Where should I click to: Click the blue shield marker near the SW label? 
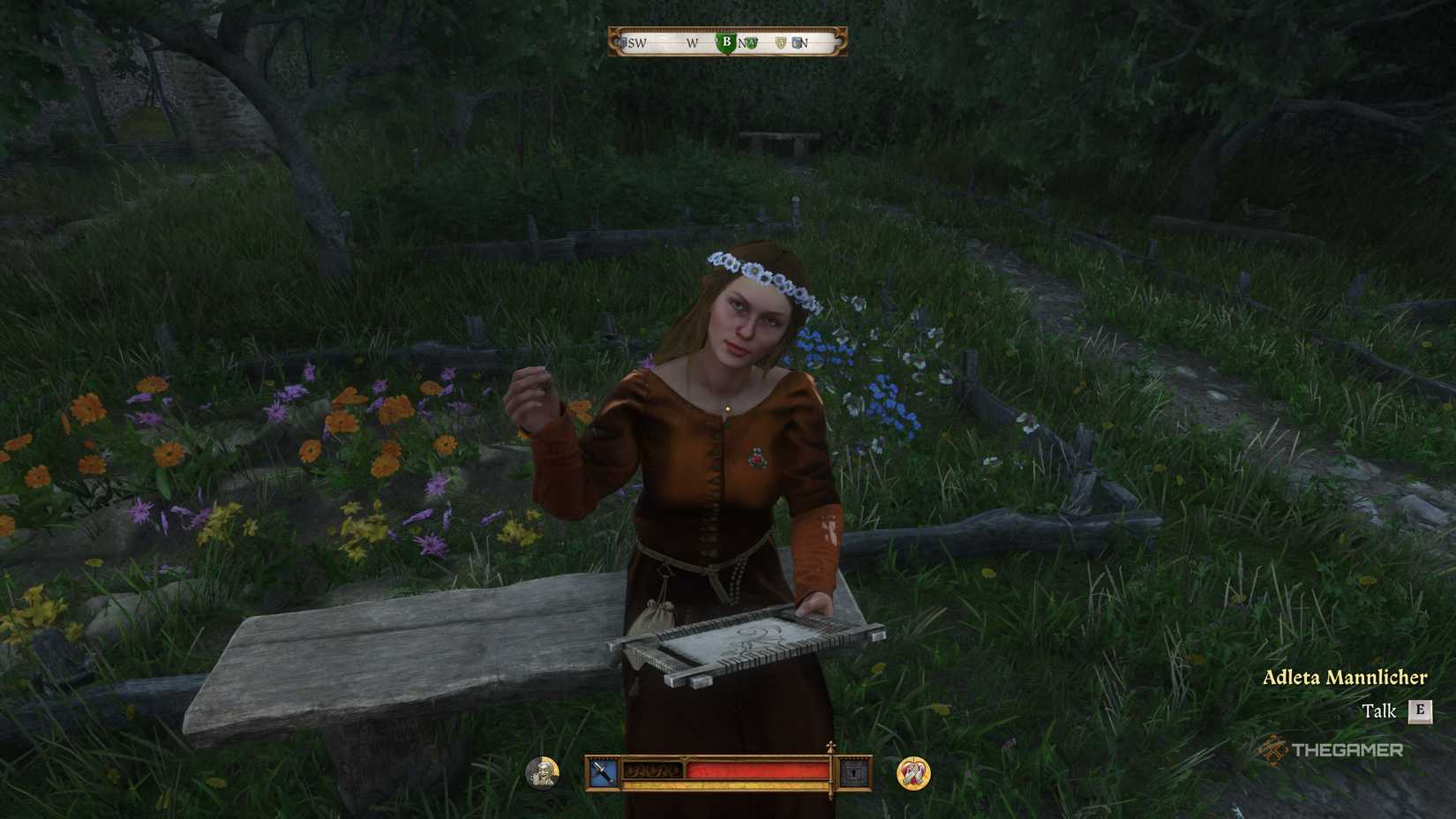(623, 42)
